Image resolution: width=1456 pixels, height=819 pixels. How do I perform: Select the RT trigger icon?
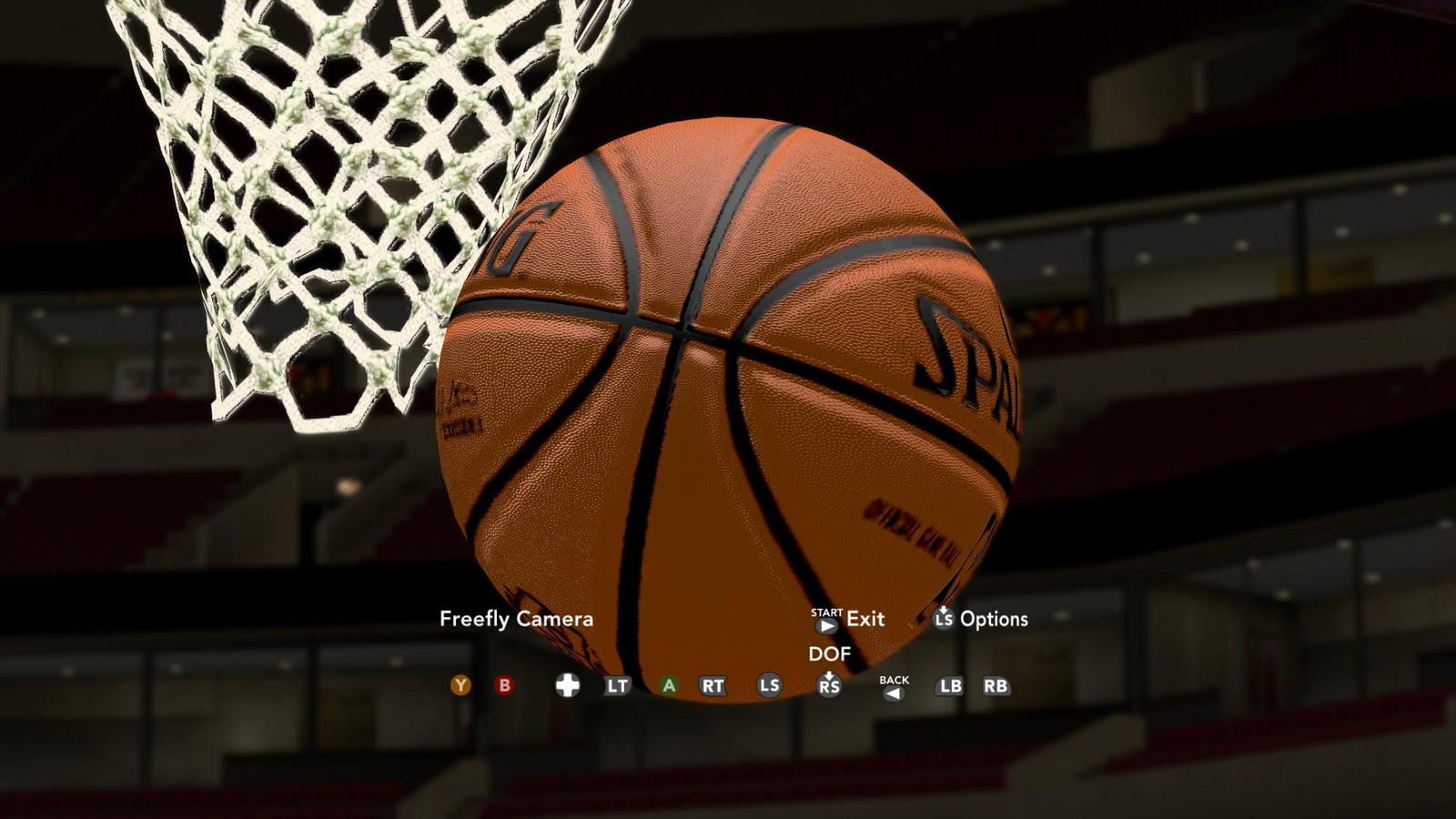713,685
